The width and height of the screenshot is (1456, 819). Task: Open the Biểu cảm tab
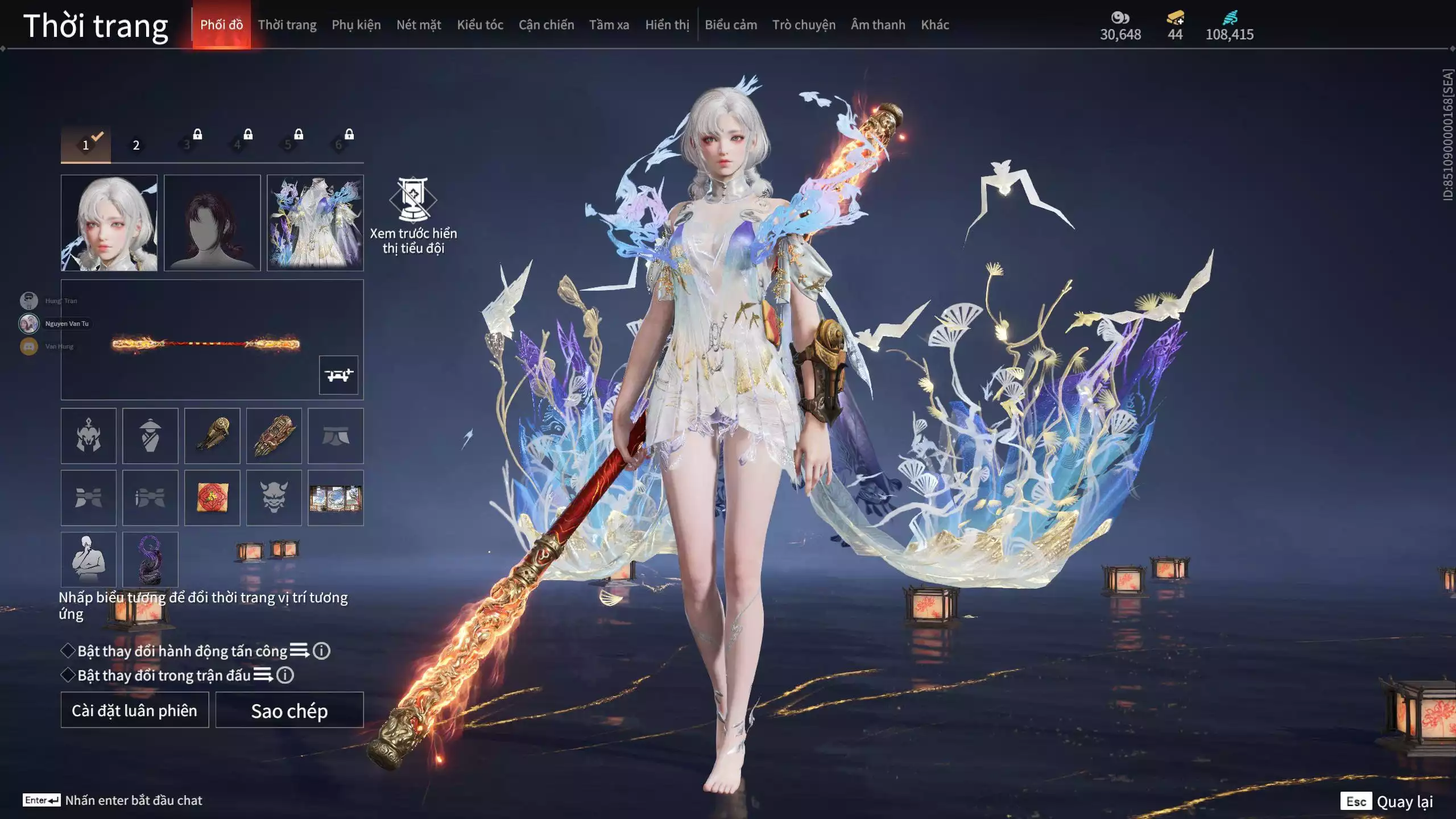coord(731,25)
